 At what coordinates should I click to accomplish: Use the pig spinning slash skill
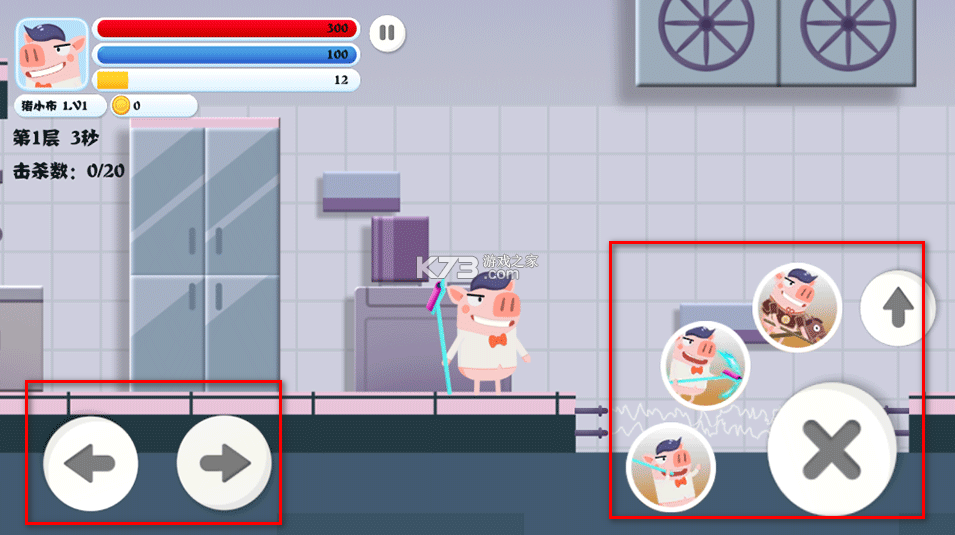[705, 365]
